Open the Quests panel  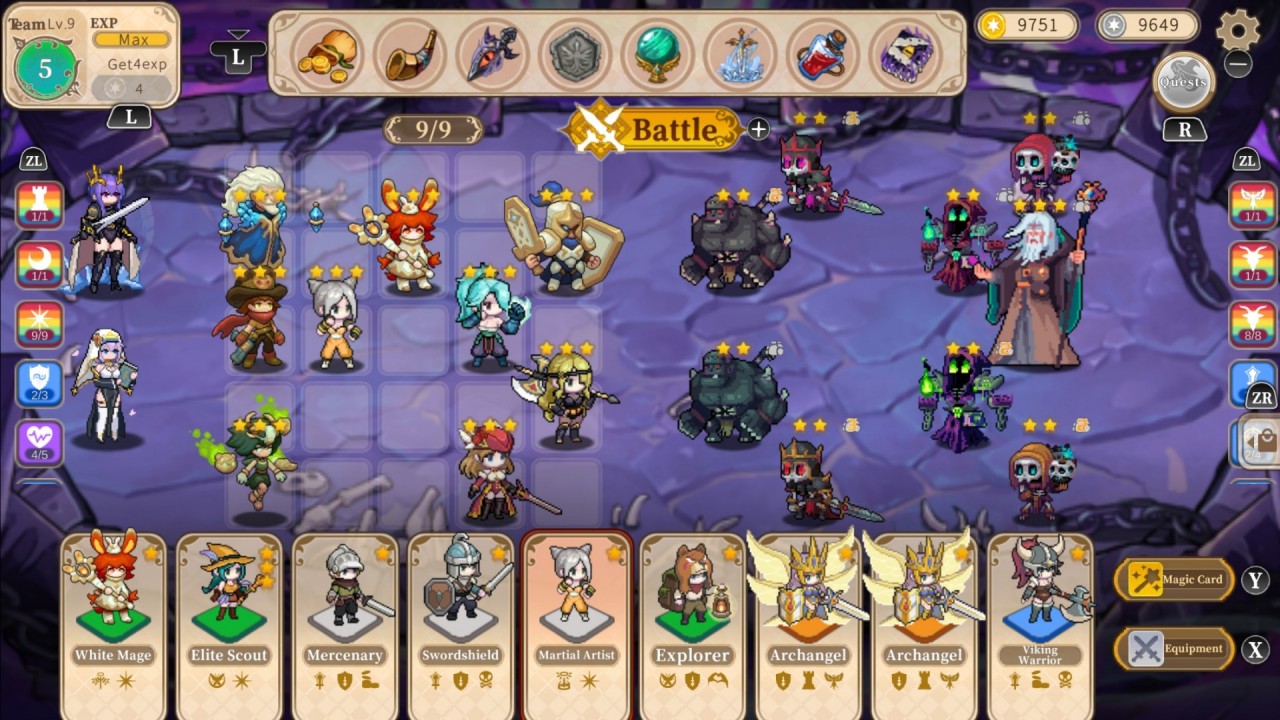(x=1184, y=82)
